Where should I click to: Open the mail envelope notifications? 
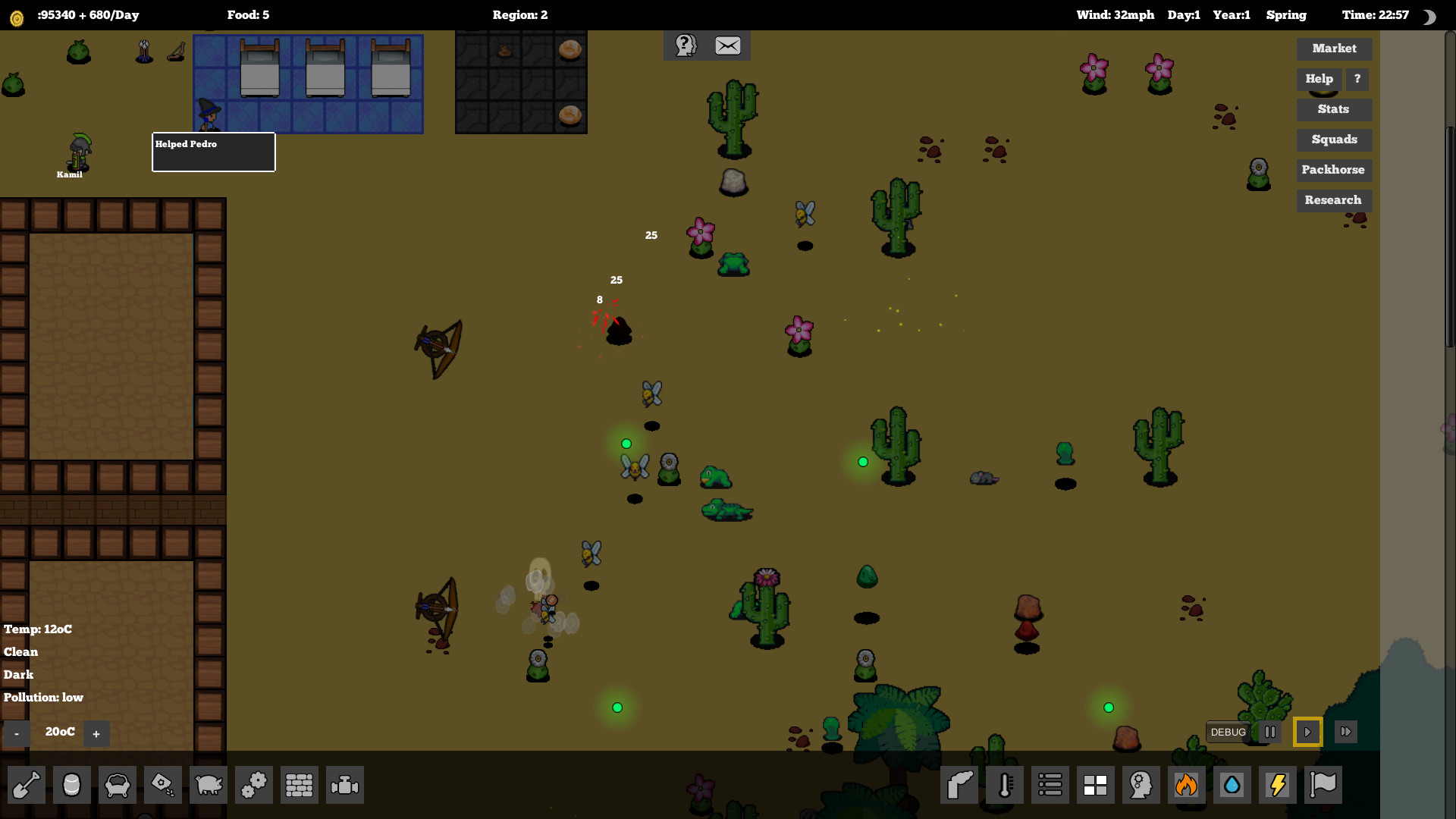click(x=726, y=45)
